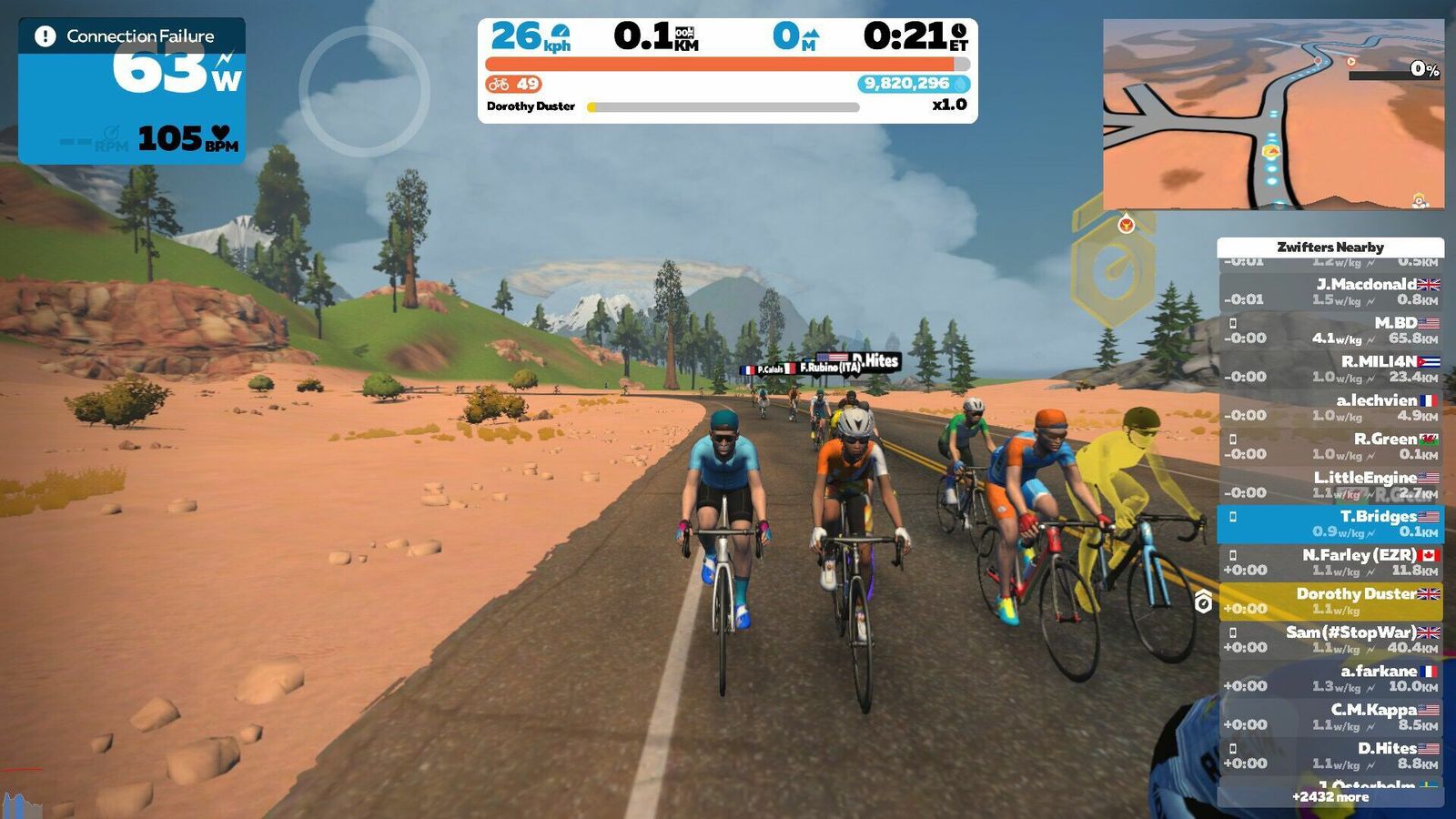Image resolution: width=1456 pixels, height=819 pixels.
Task: Open the minimap view
Action: (1272, 115)
